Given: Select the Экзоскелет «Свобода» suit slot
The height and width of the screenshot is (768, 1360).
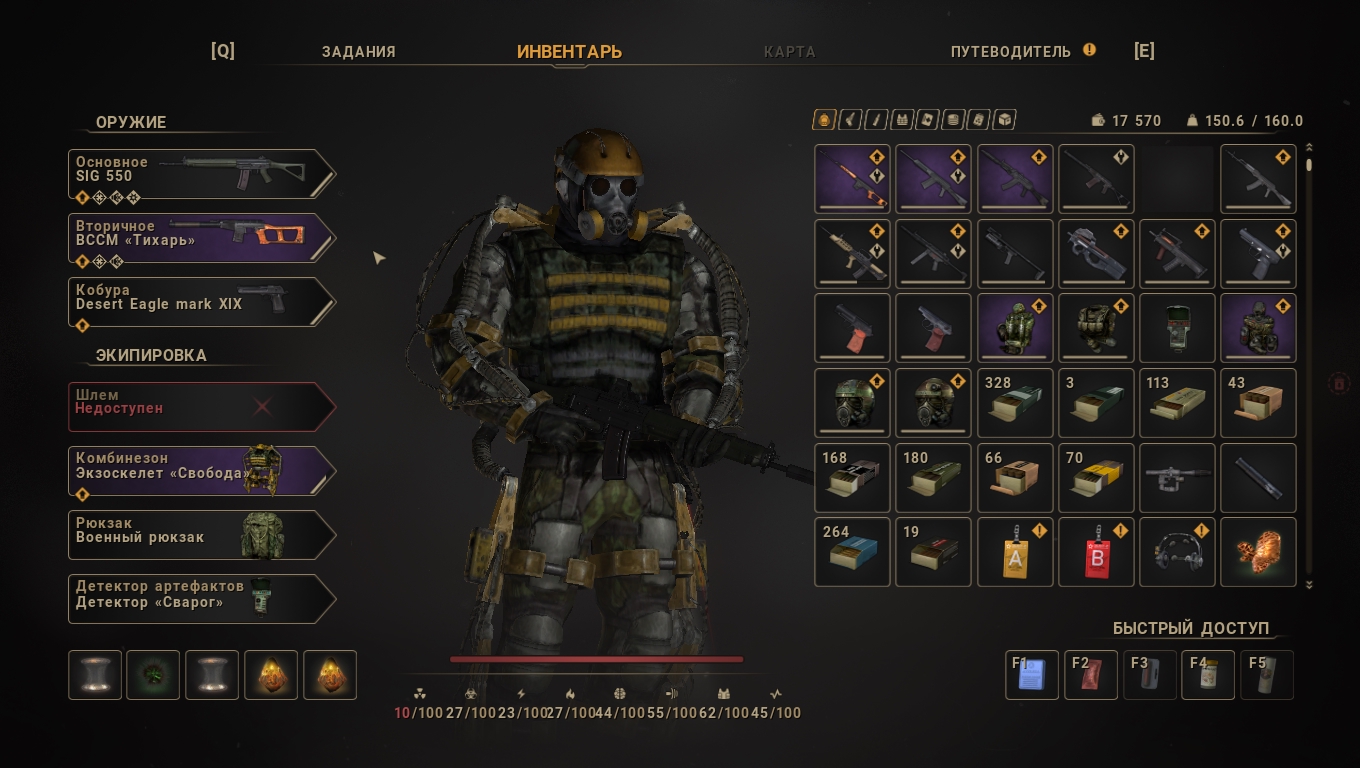Looking at the screenshot, I should [x=200, y=472].
